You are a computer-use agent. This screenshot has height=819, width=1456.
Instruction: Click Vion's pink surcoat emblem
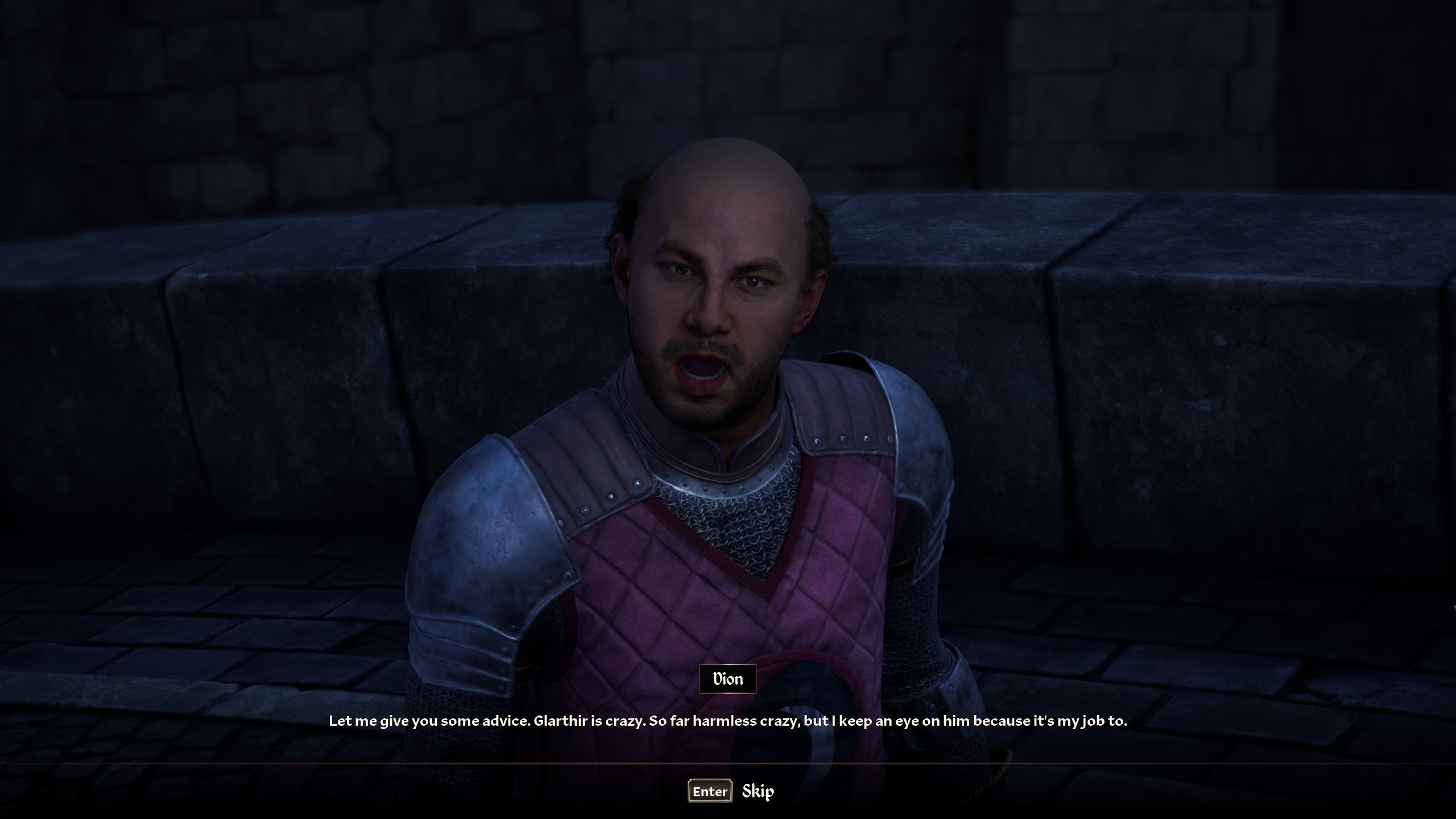[671, 614]
